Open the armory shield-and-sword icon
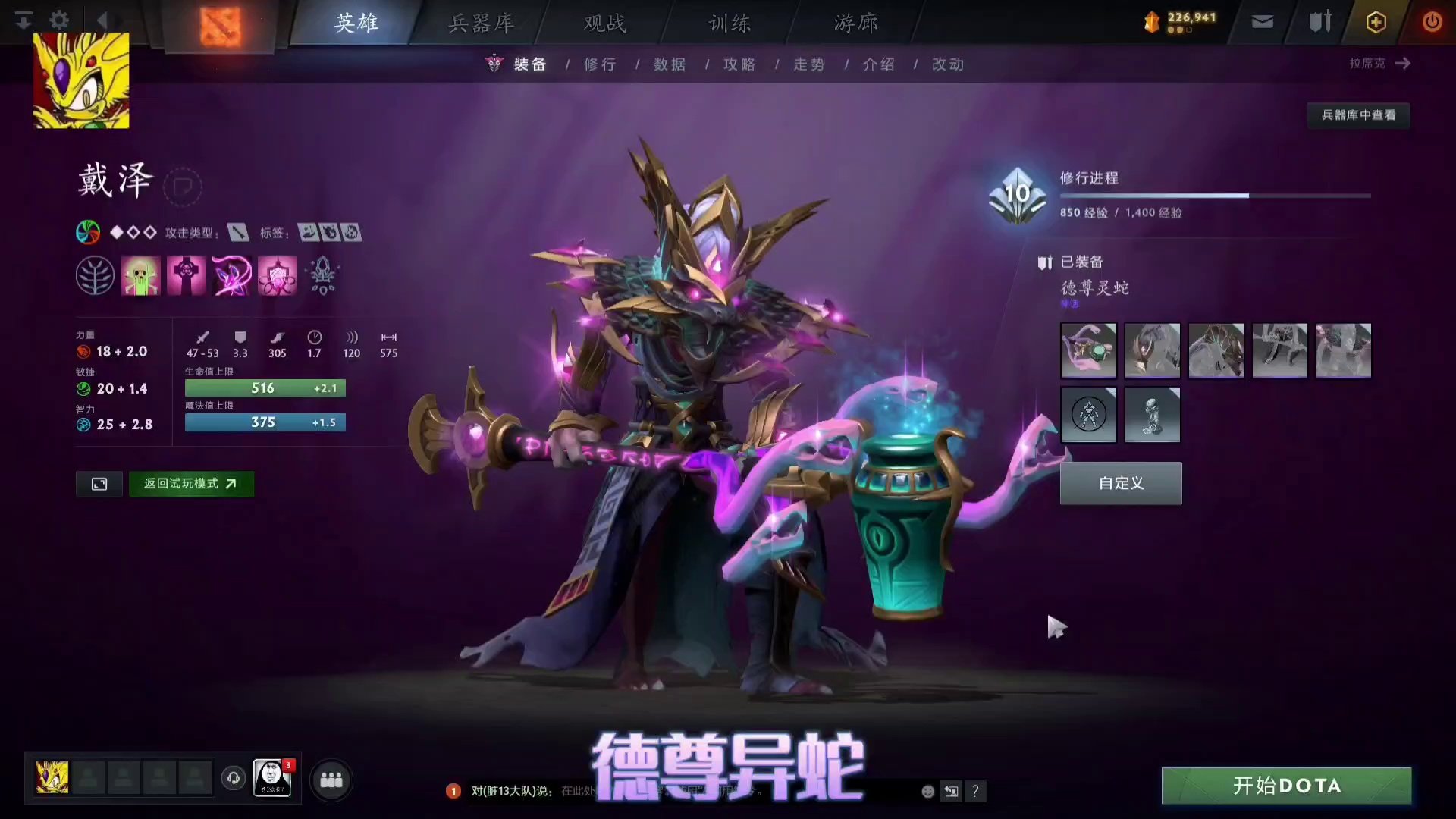Viewport: 1456px width, 819px height. [1318, 21]
